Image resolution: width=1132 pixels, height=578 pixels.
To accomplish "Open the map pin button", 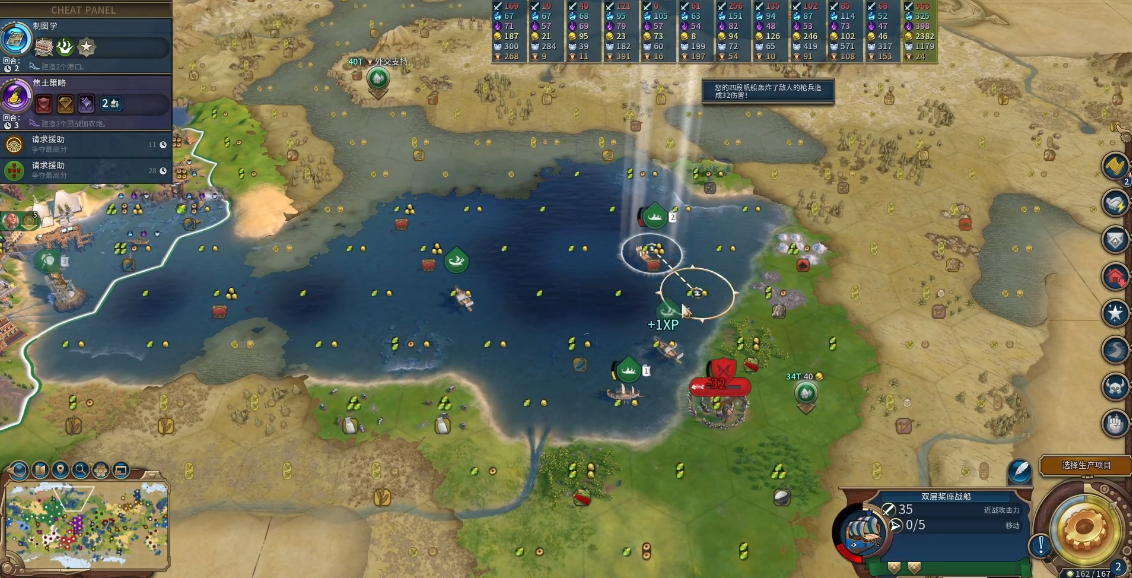I will click(x=60, y=470).
